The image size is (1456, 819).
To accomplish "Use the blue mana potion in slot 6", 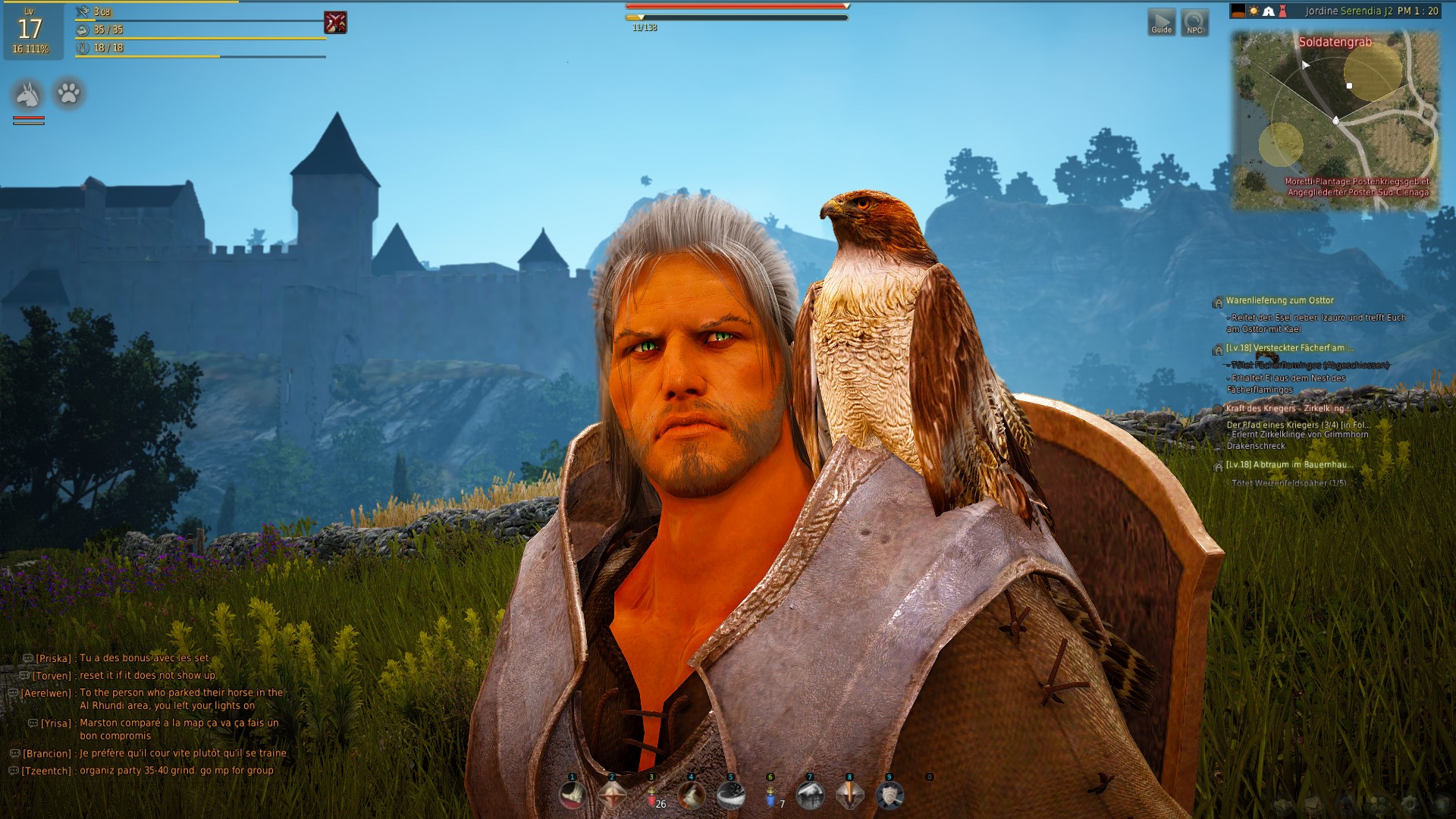I will 770,795.
